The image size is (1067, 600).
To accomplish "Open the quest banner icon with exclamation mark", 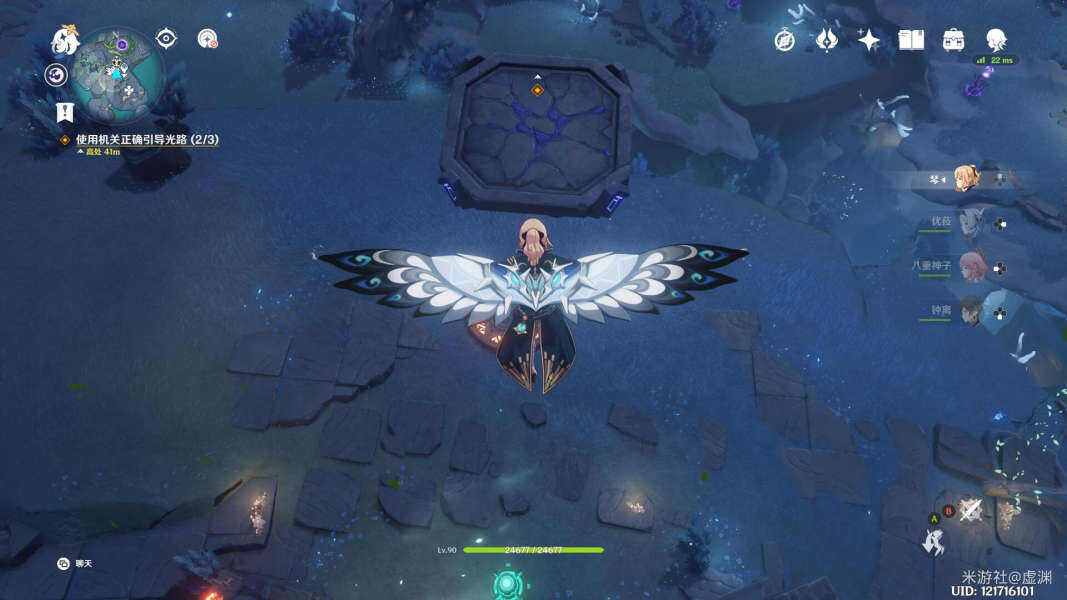I will pyautogui.click(x=65, y=112).
